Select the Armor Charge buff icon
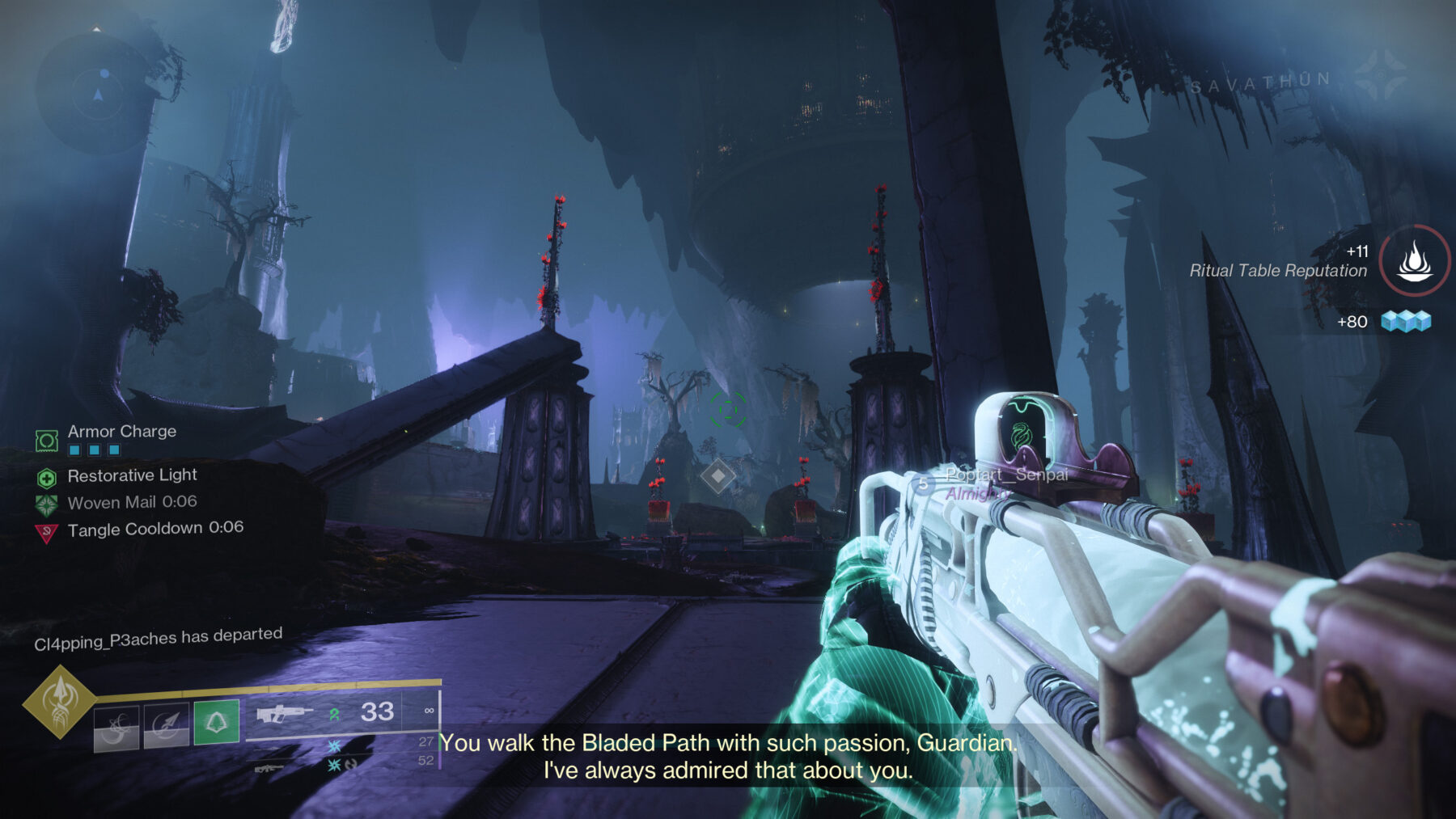 tap(47, 441)
